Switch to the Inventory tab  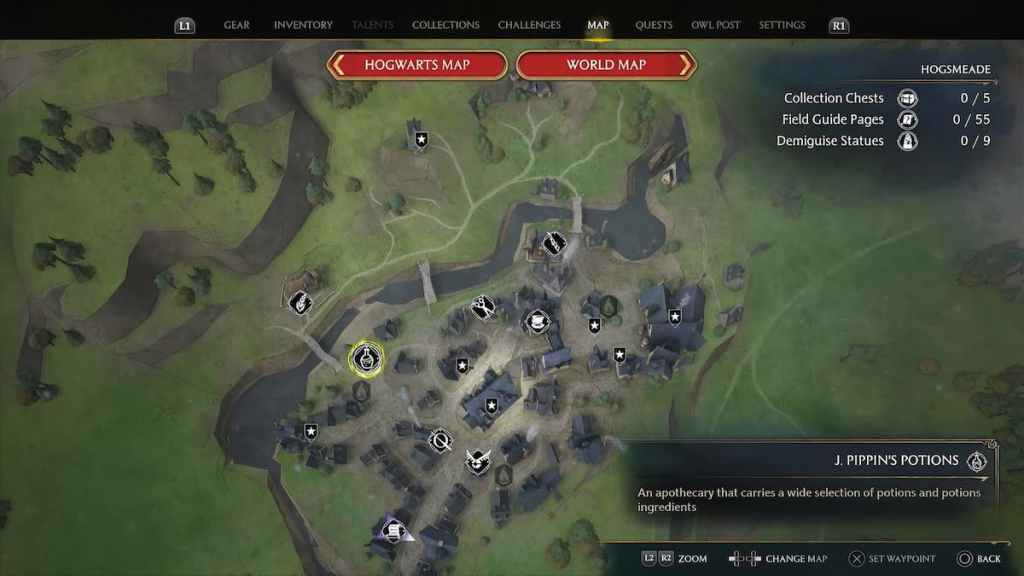pyautogui.click(x=302, y=25)
